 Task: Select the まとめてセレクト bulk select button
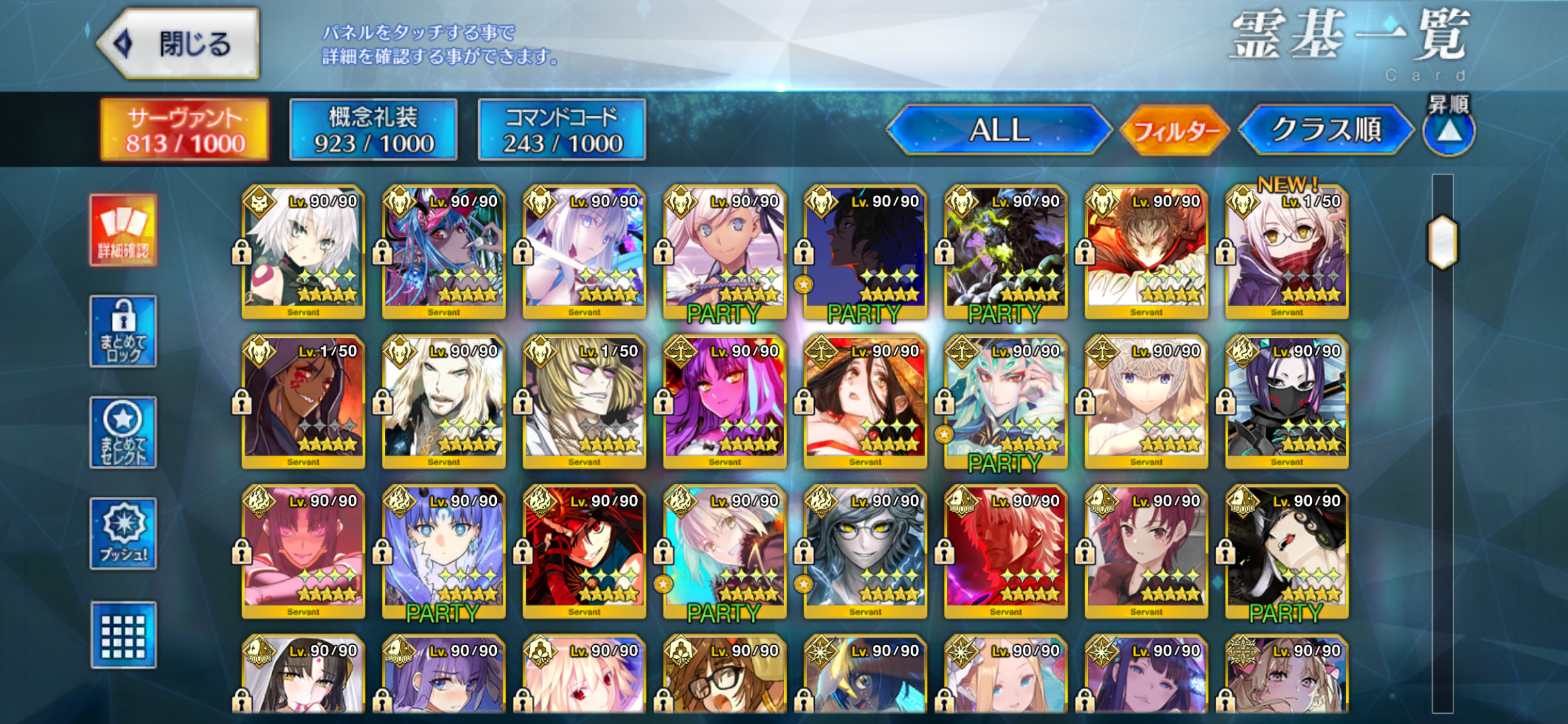(123, 432)
